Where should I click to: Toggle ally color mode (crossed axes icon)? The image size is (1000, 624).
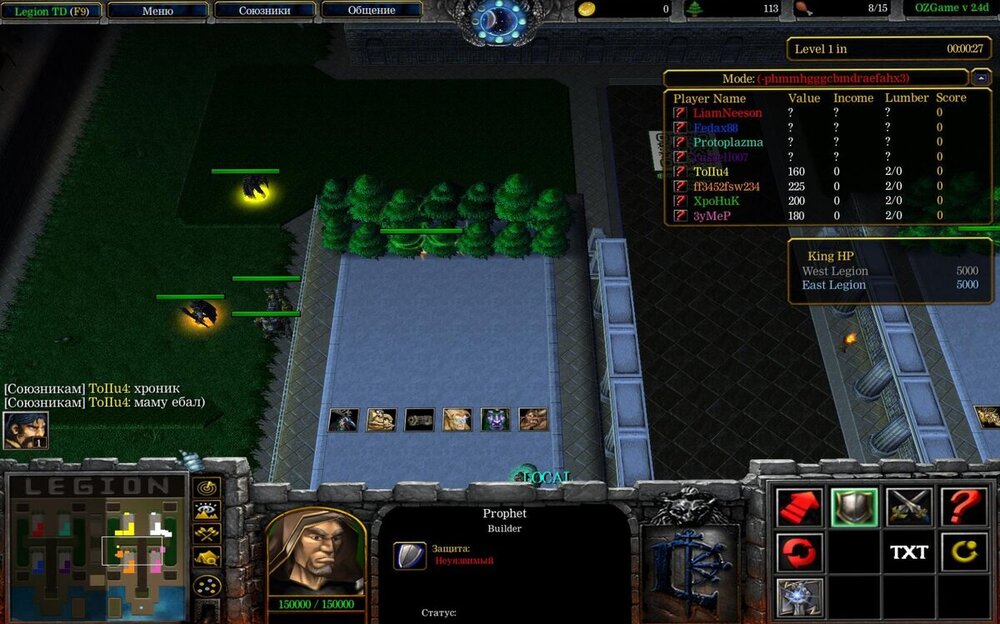pyautogui.click(x=207, y=533)
